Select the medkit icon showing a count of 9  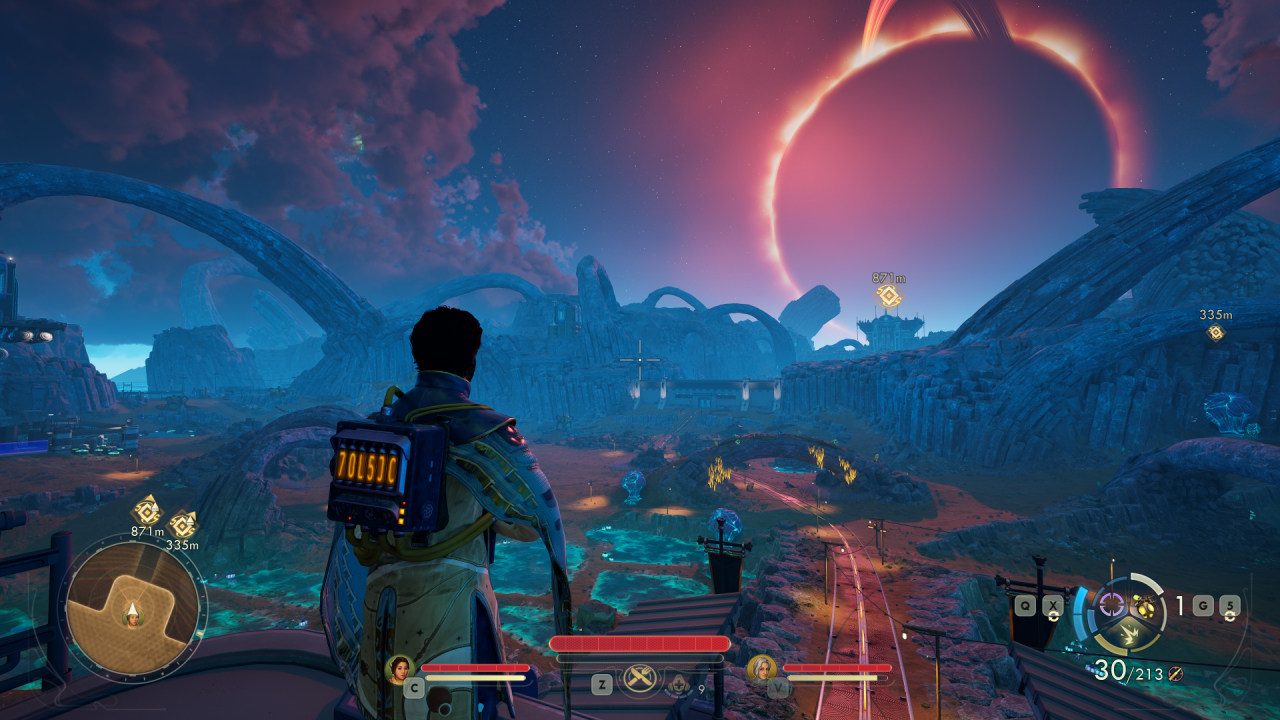click(x=679, y=684)
